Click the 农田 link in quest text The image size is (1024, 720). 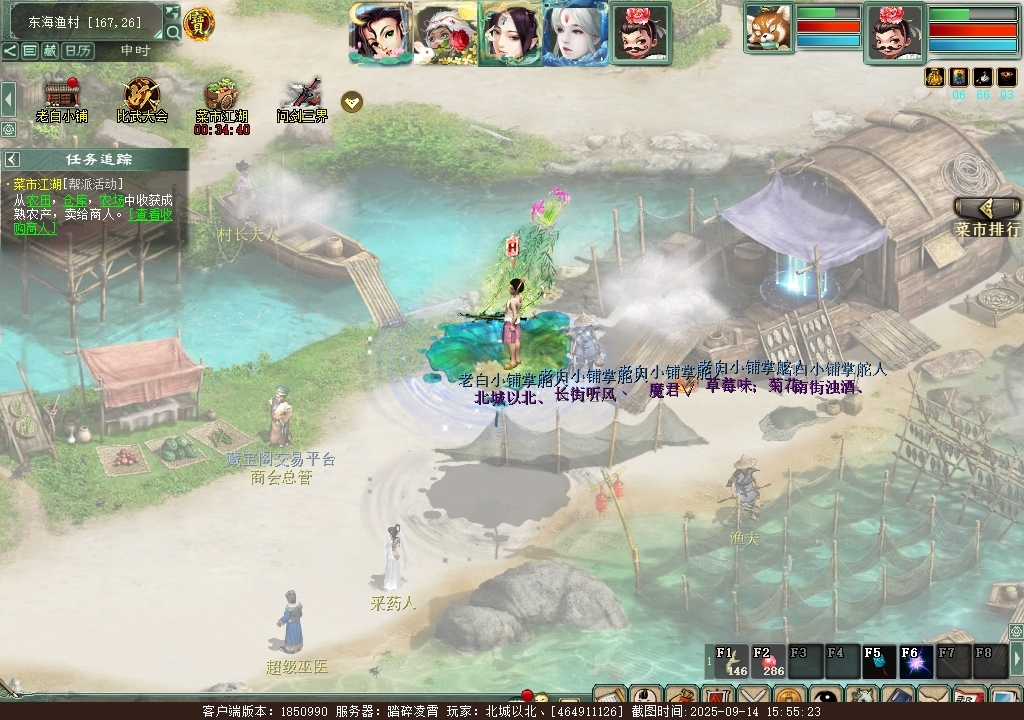(x=39, y=199)
